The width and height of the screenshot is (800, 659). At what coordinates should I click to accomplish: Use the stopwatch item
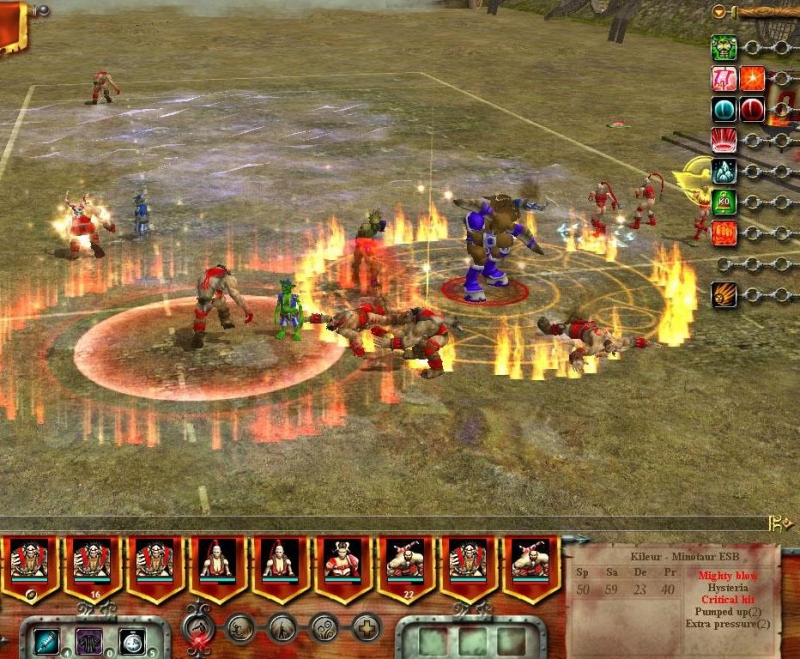coord(132,640)
